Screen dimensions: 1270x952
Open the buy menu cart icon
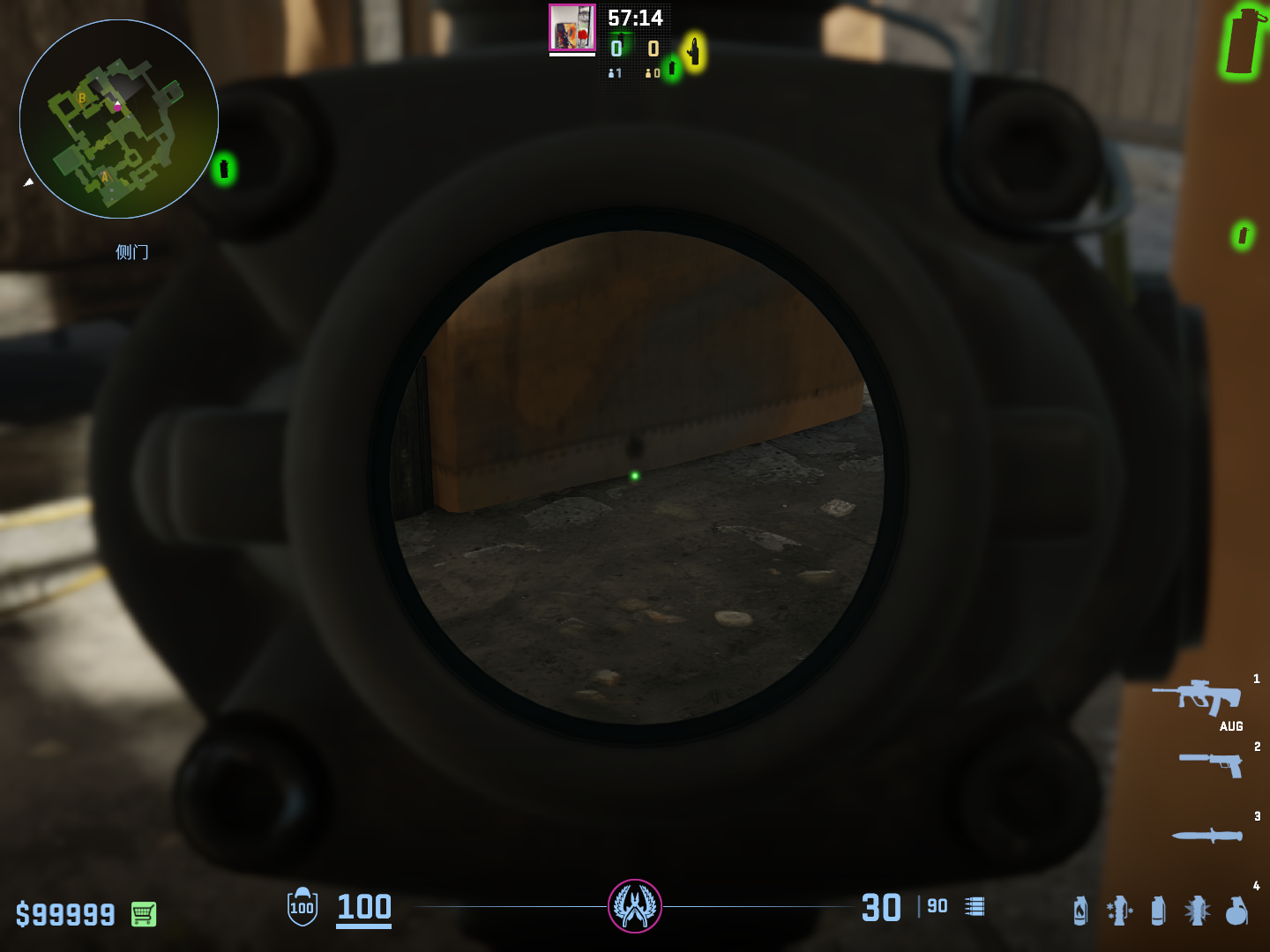(x=144, y=914)
